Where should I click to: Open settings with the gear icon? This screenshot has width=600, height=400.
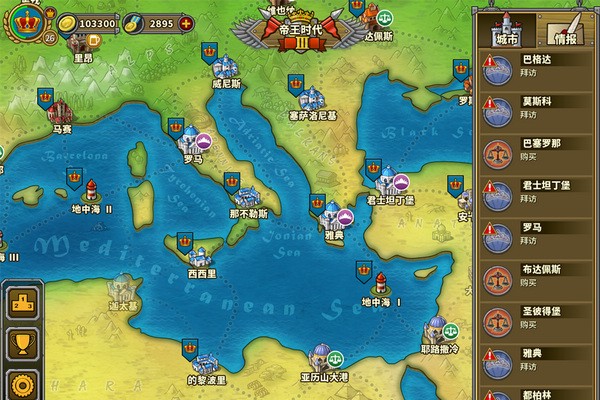[21, 385]
